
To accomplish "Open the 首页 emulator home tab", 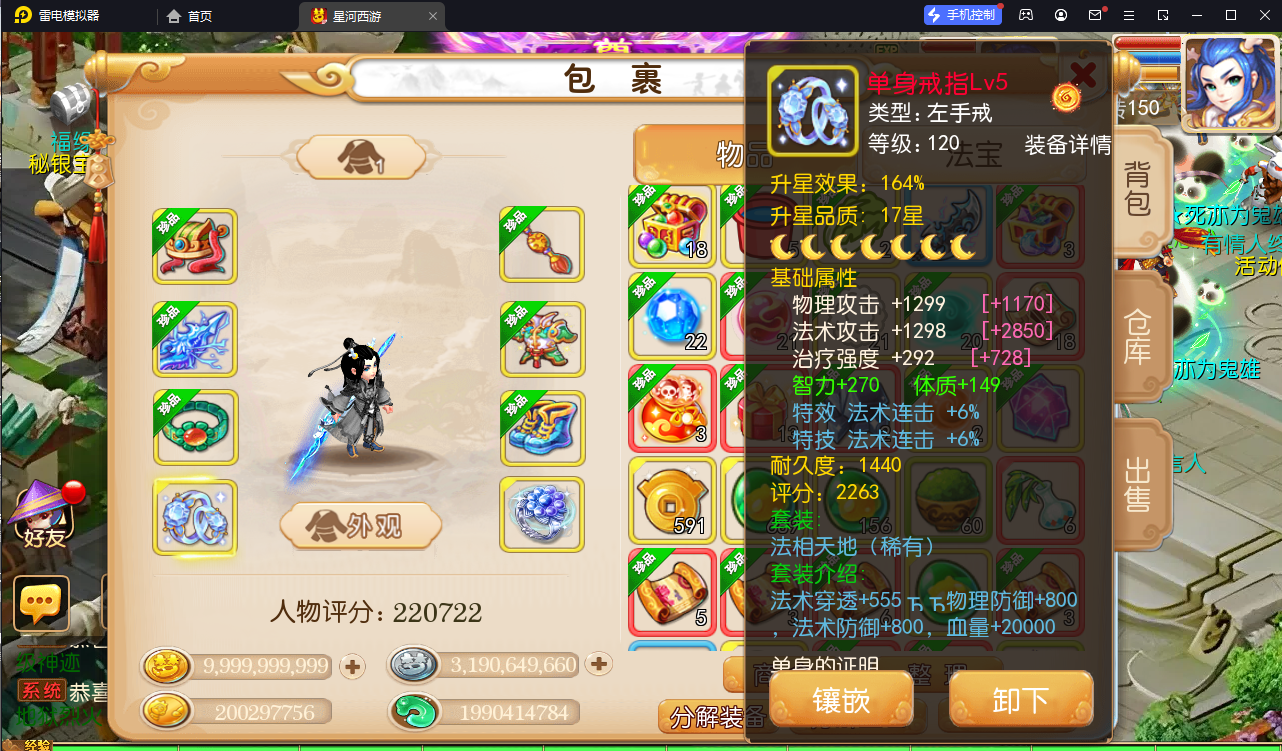I will coord(198,16).
